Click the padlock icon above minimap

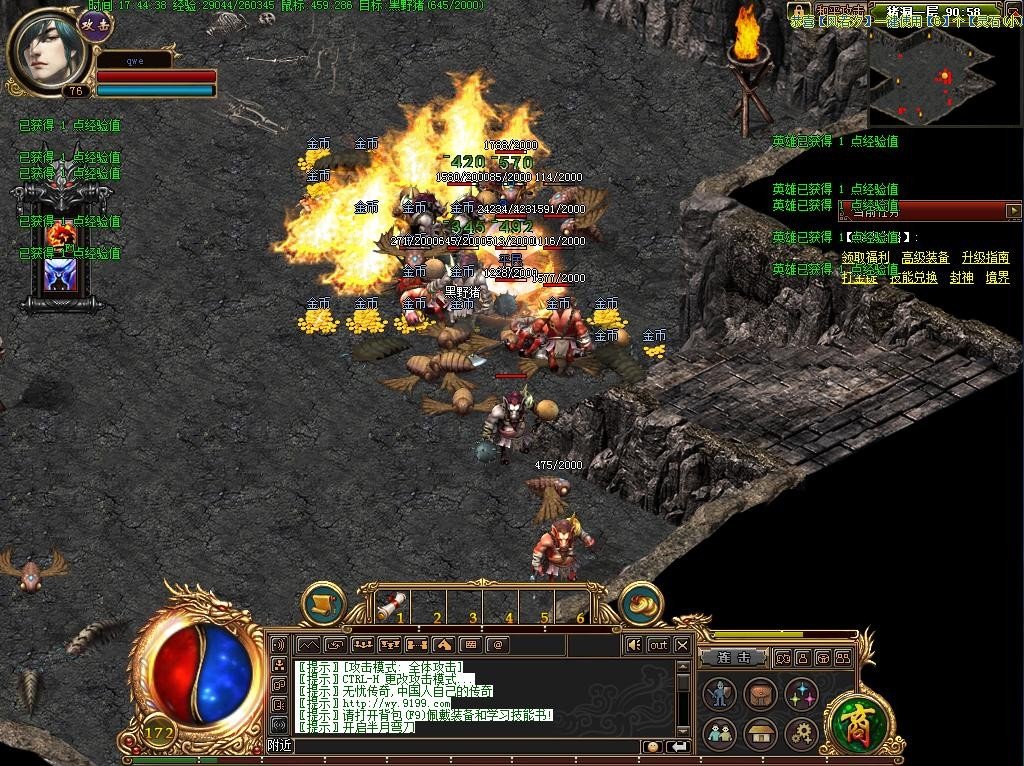coord(798,10)
